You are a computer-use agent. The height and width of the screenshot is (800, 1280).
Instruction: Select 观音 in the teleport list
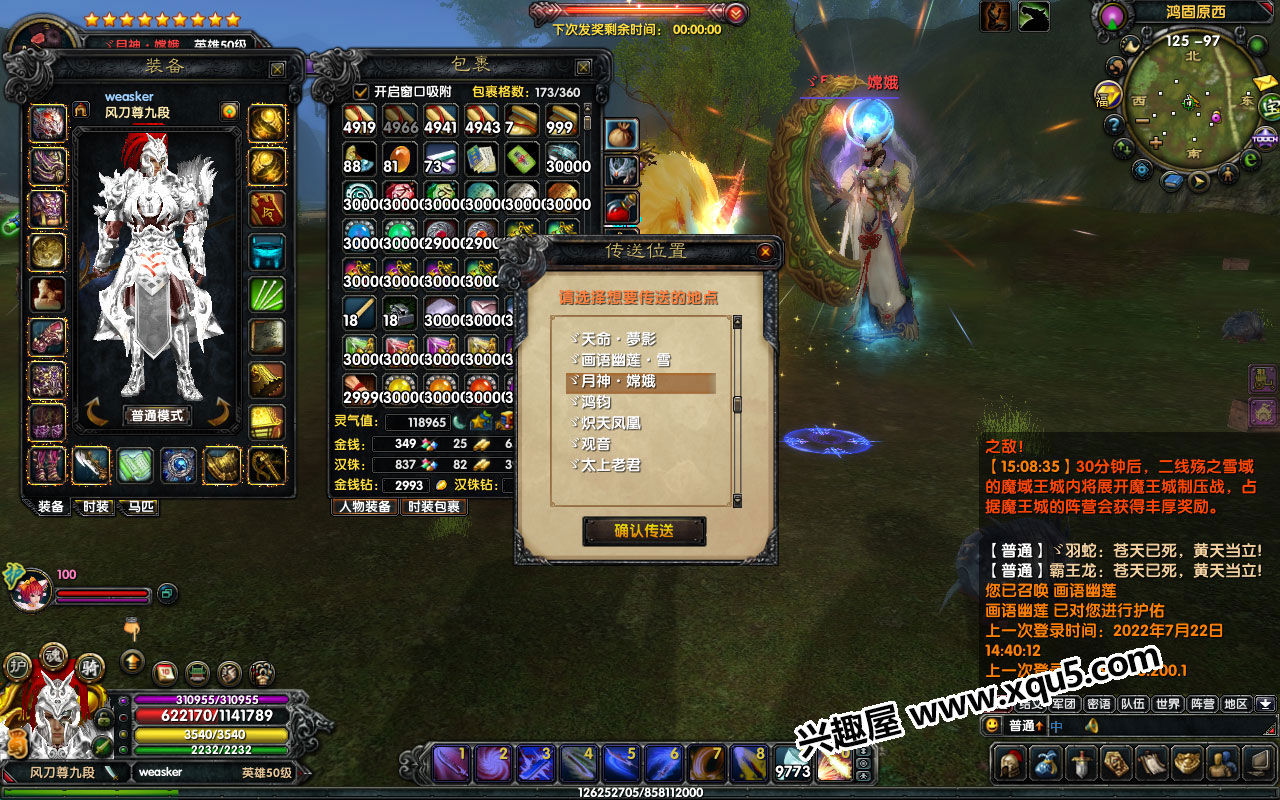click(x=597, y=444)
